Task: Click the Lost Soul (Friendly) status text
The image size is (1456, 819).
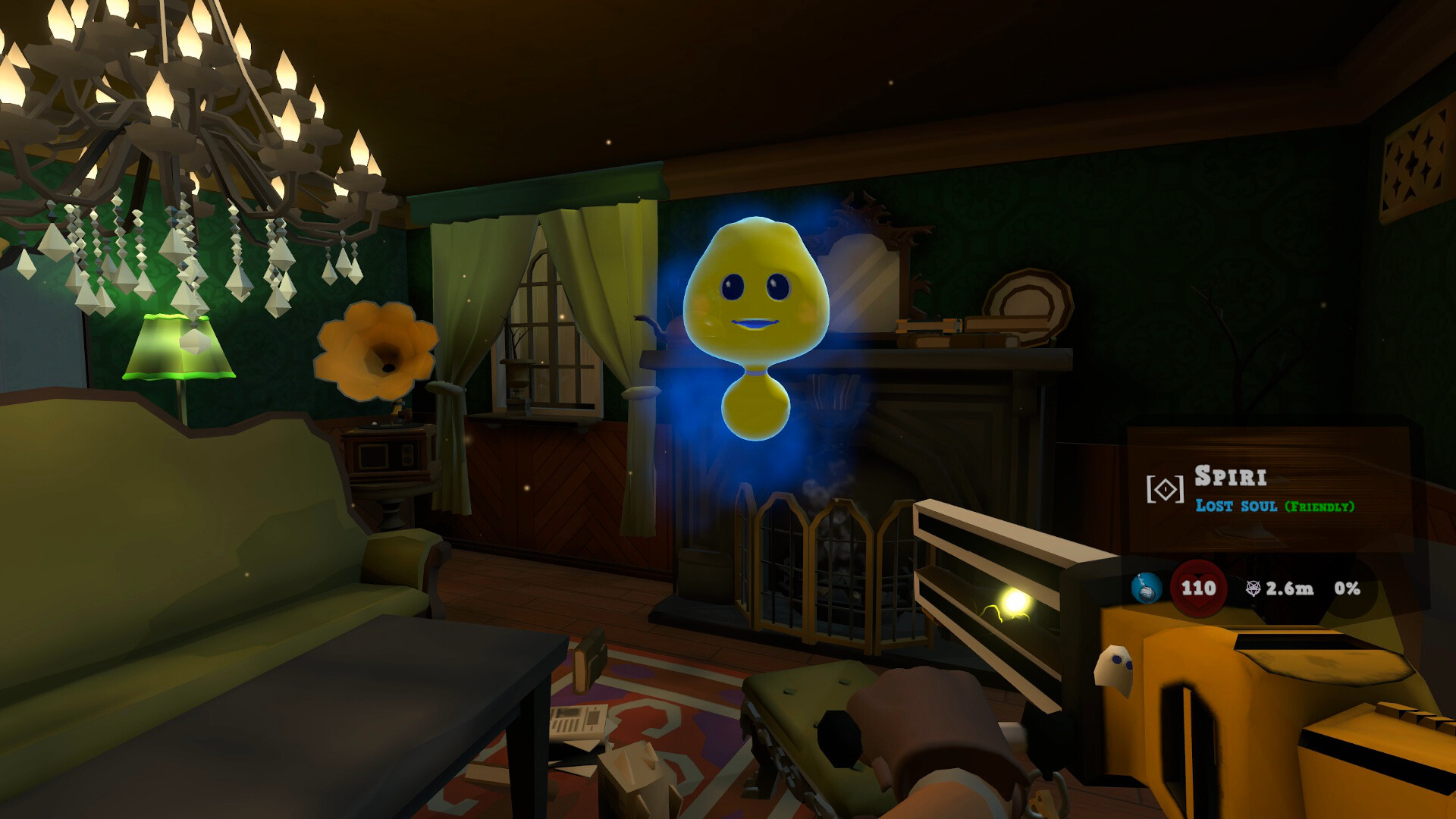Action: (x=1276, y=504)
